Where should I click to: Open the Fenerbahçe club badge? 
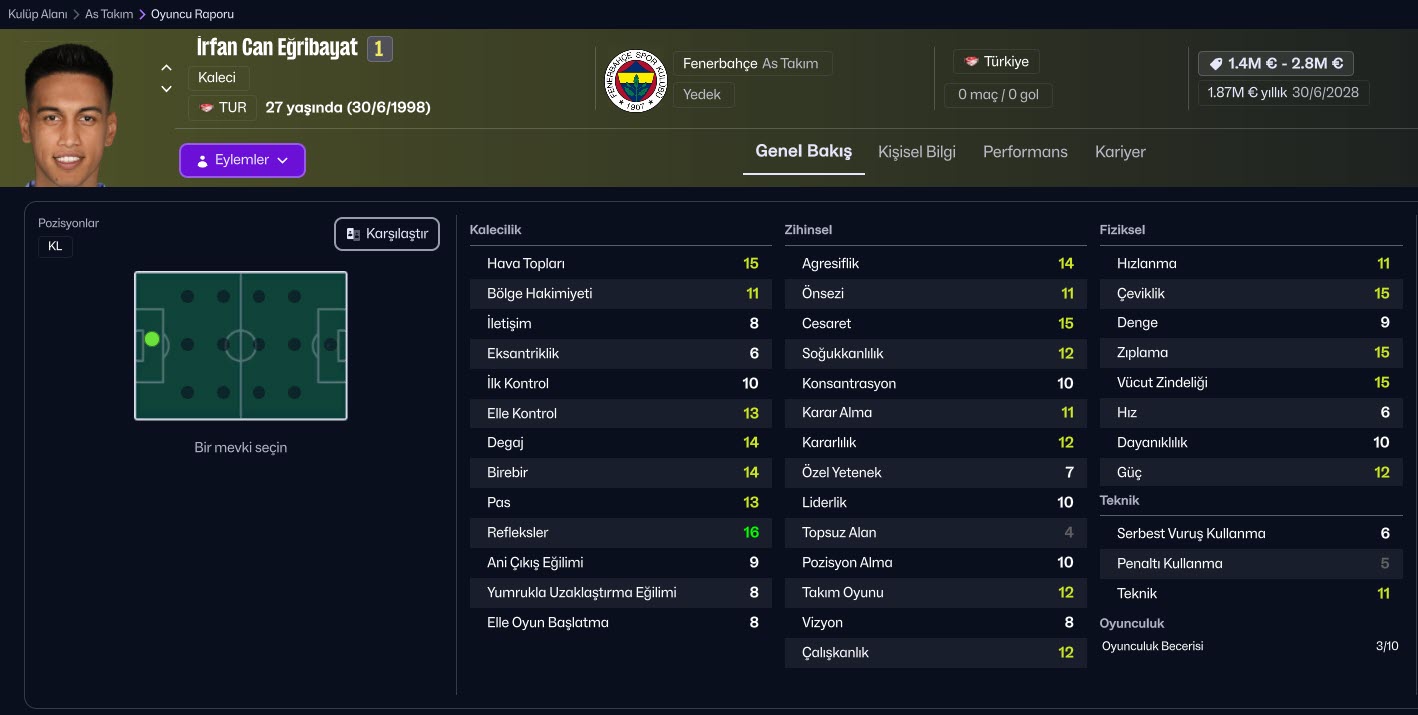coord(636,79)
